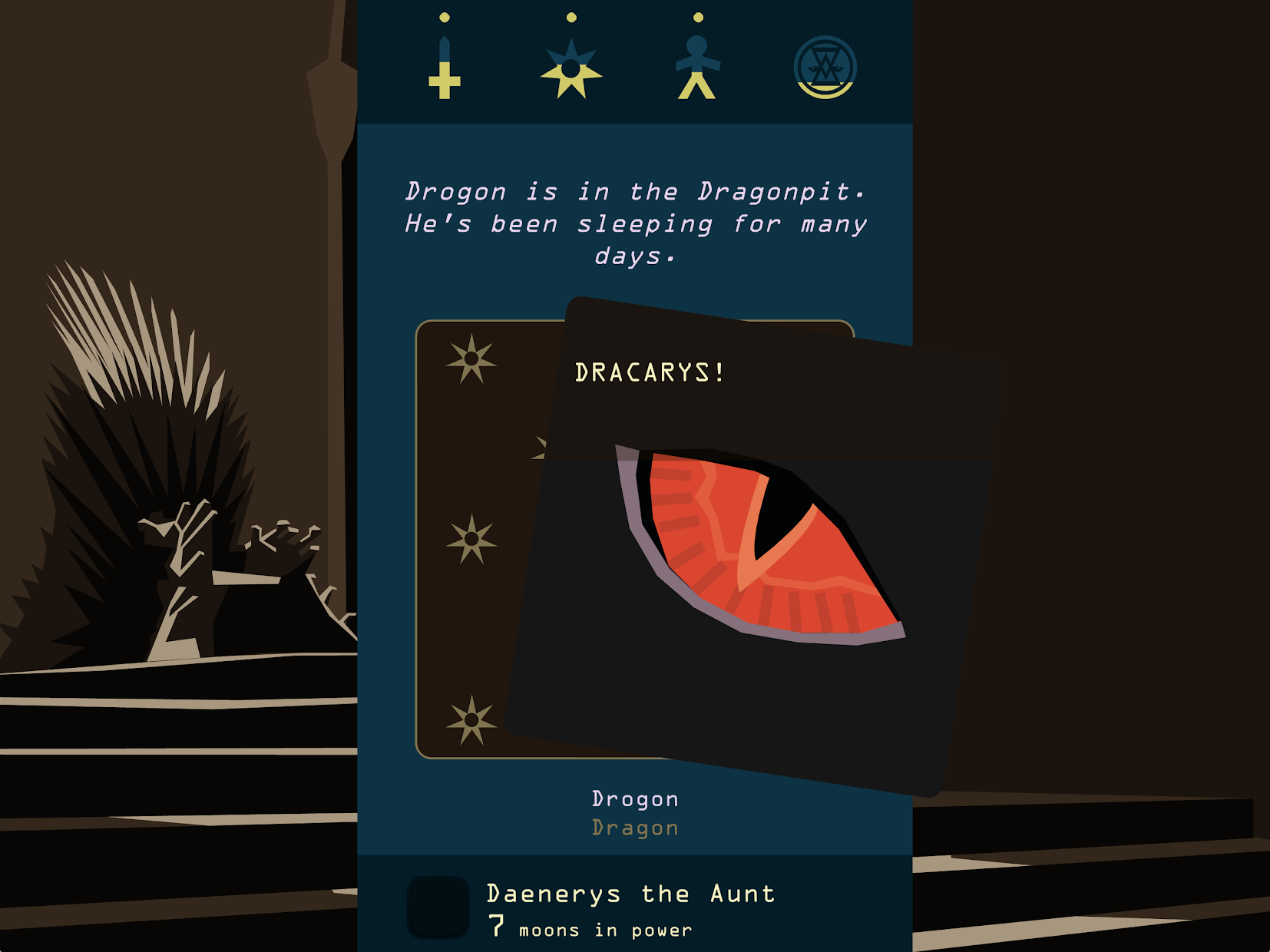Click the dot indicator above the sword icon
The width and height of the screenshot is (1270, 952).
445,17
